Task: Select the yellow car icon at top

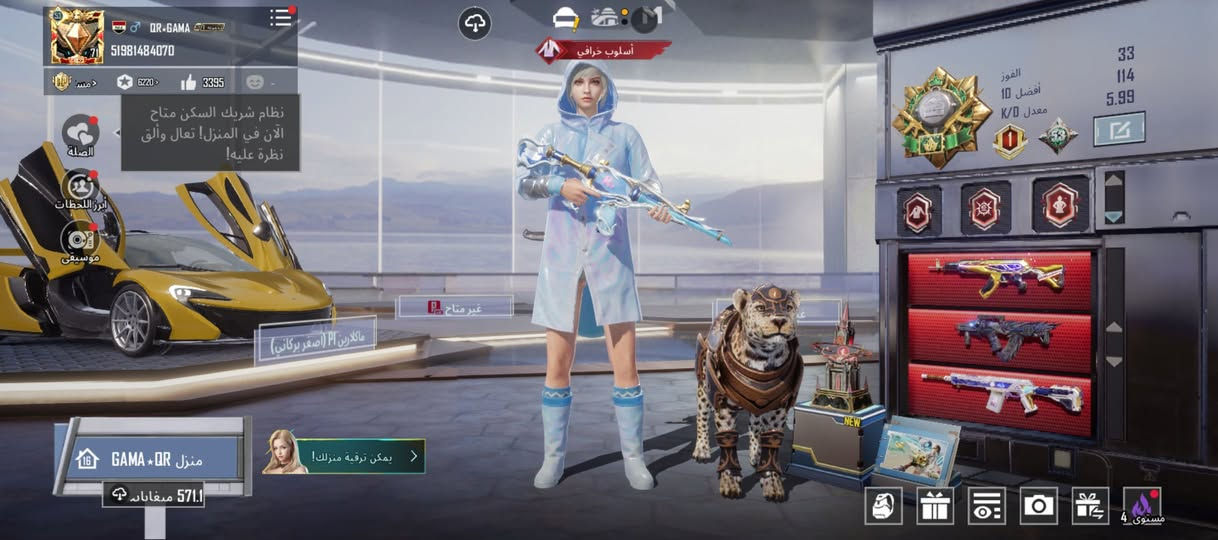Action: [567, 18]
